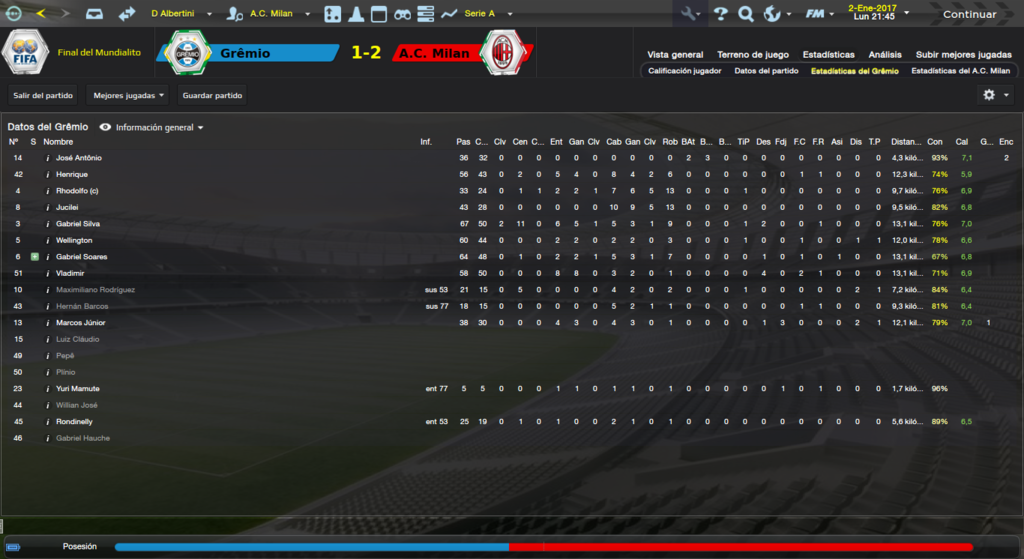The width and height of the screenshot is (1024, 559).
Task: Save match with Guardar partido
Action: tap(212, 96)
